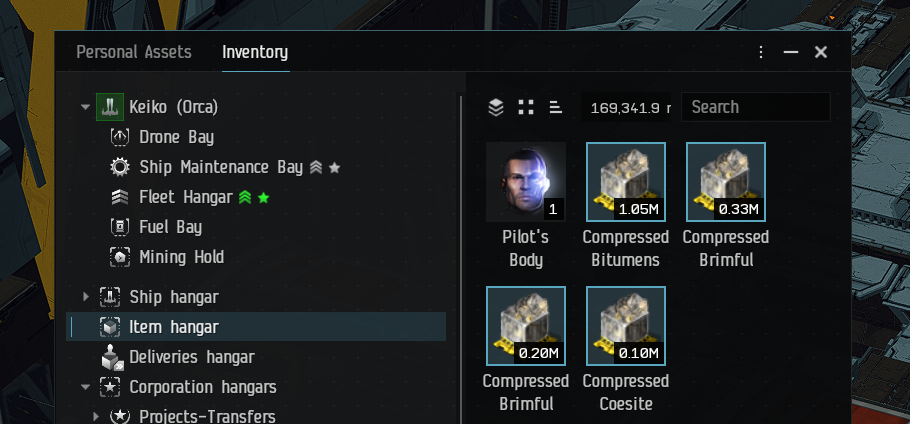The image size is (910, 424).
Task: Select the Fleet Hangar entry
Action: (185, 197)
